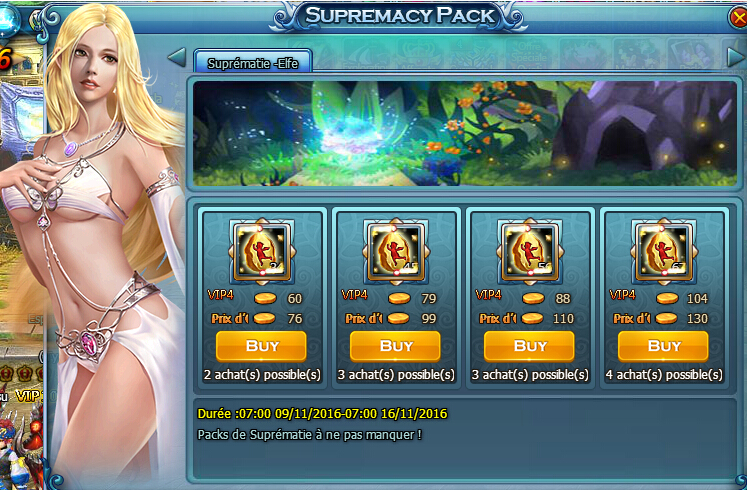Select the Suprématie -Elfe tab

click(x=252, y=62)
